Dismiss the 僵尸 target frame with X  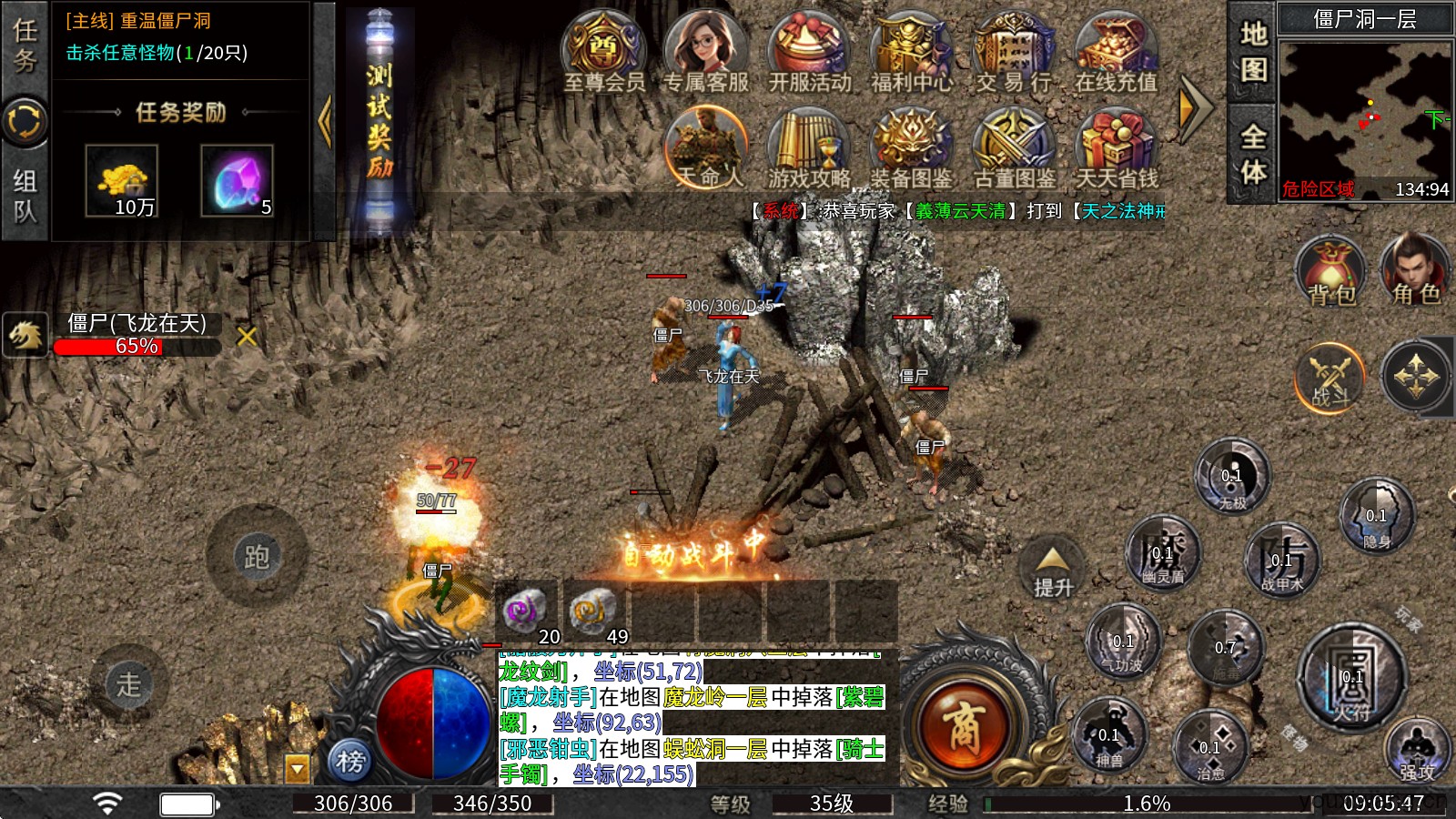[x=246, y=337]
